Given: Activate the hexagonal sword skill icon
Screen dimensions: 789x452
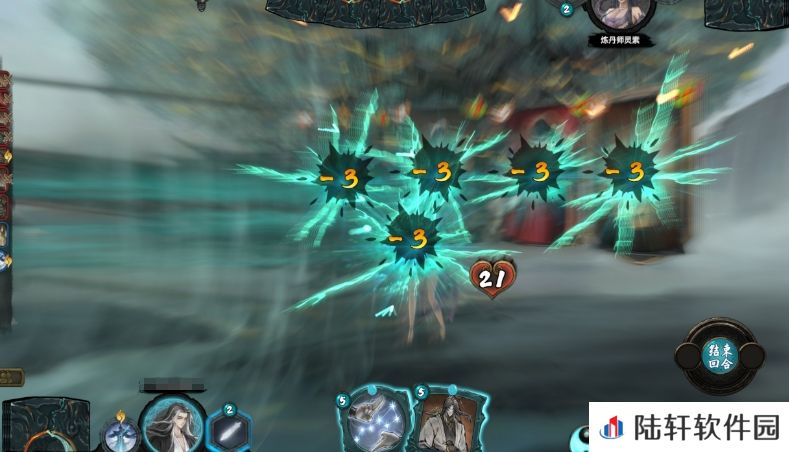Looking at the screenshot, I should pos(229,430).
